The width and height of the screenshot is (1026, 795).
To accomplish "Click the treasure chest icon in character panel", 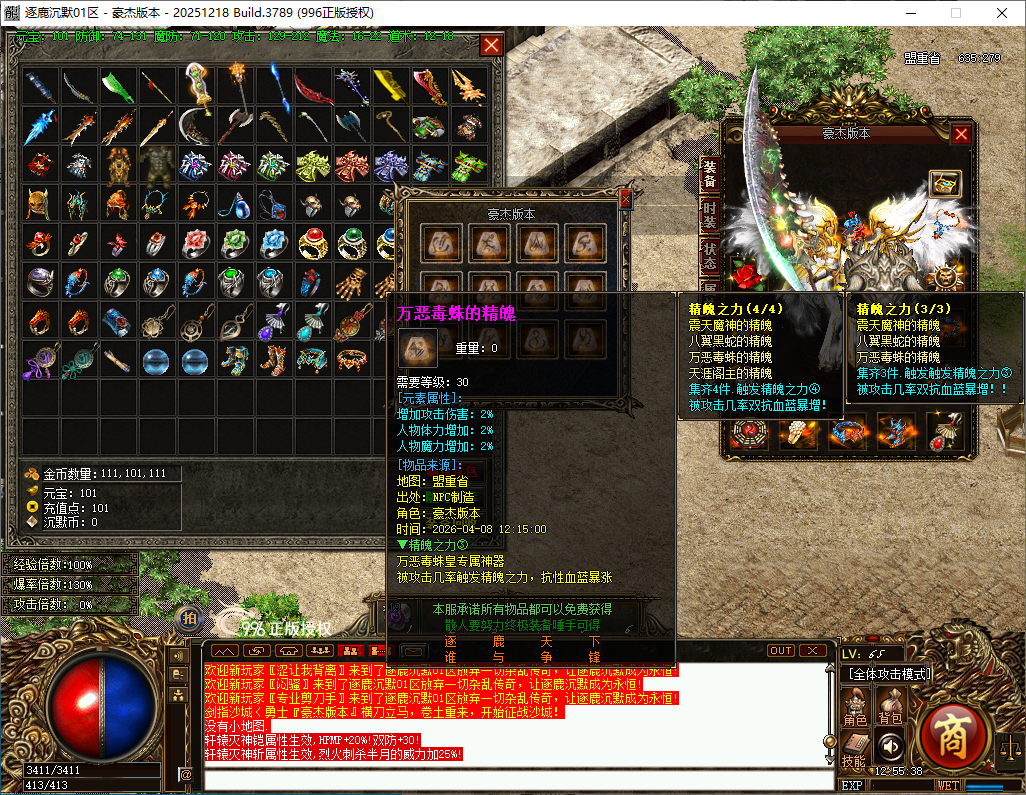I will point(944,183).
